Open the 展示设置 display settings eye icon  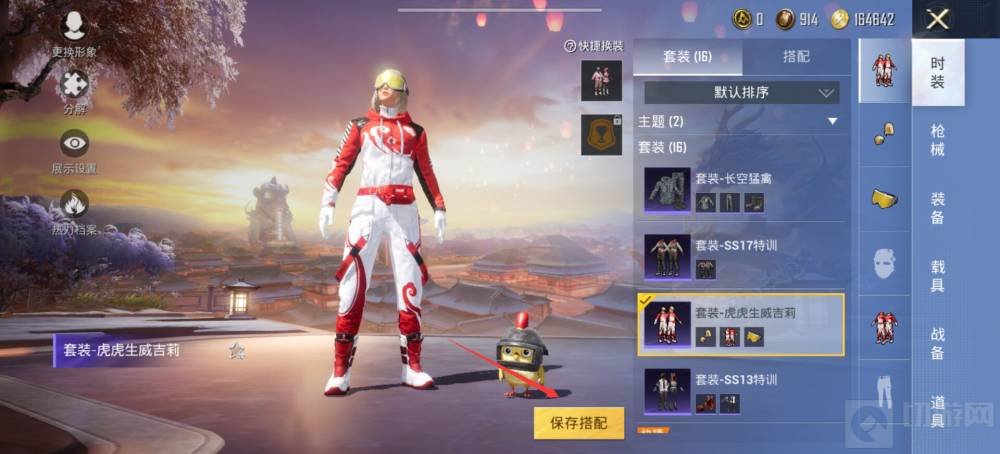(x=74, y=149)
